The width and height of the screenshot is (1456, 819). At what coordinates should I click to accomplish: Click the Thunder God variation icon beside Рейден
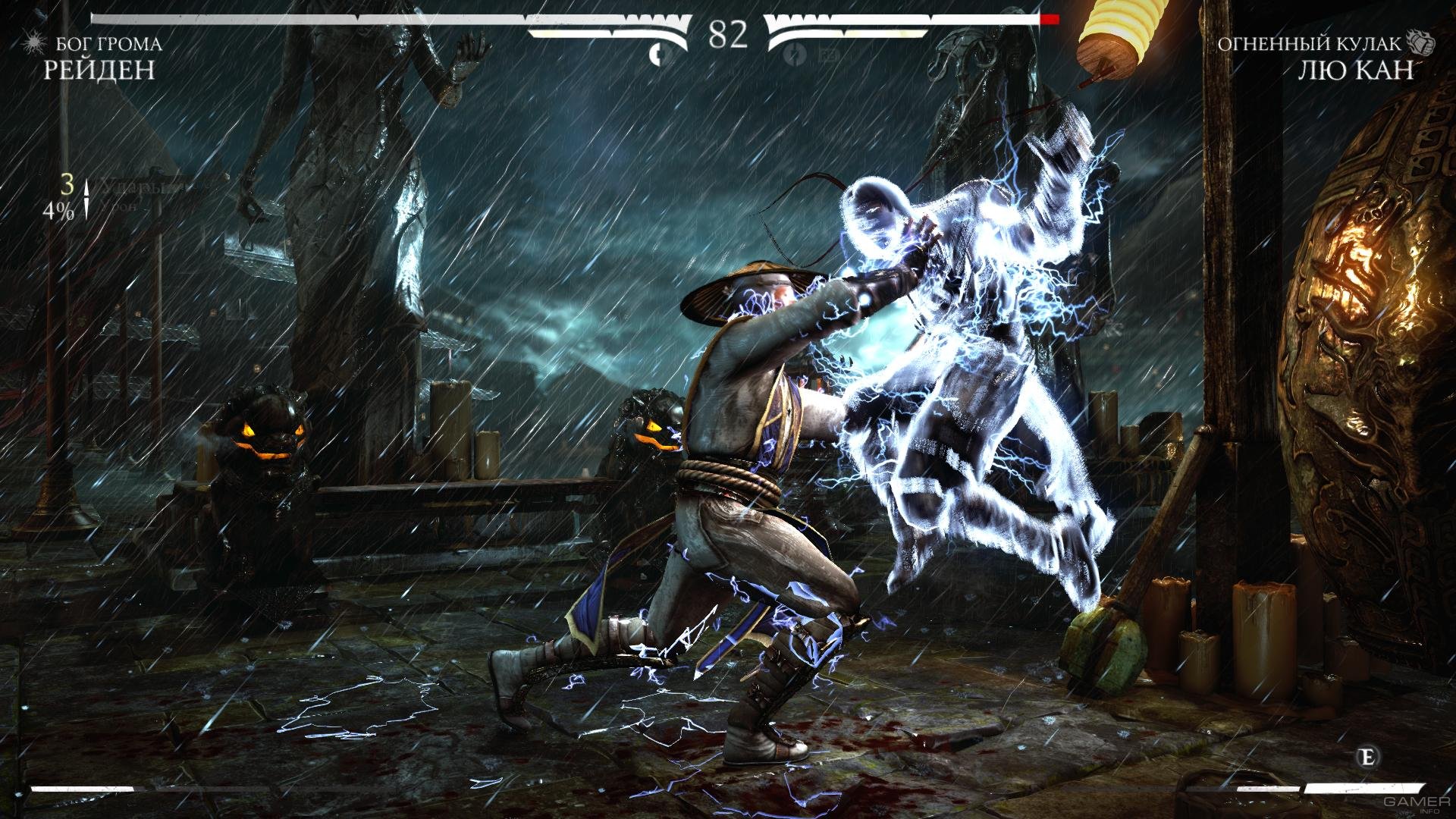pyautogui.click(x=33, y=42)
